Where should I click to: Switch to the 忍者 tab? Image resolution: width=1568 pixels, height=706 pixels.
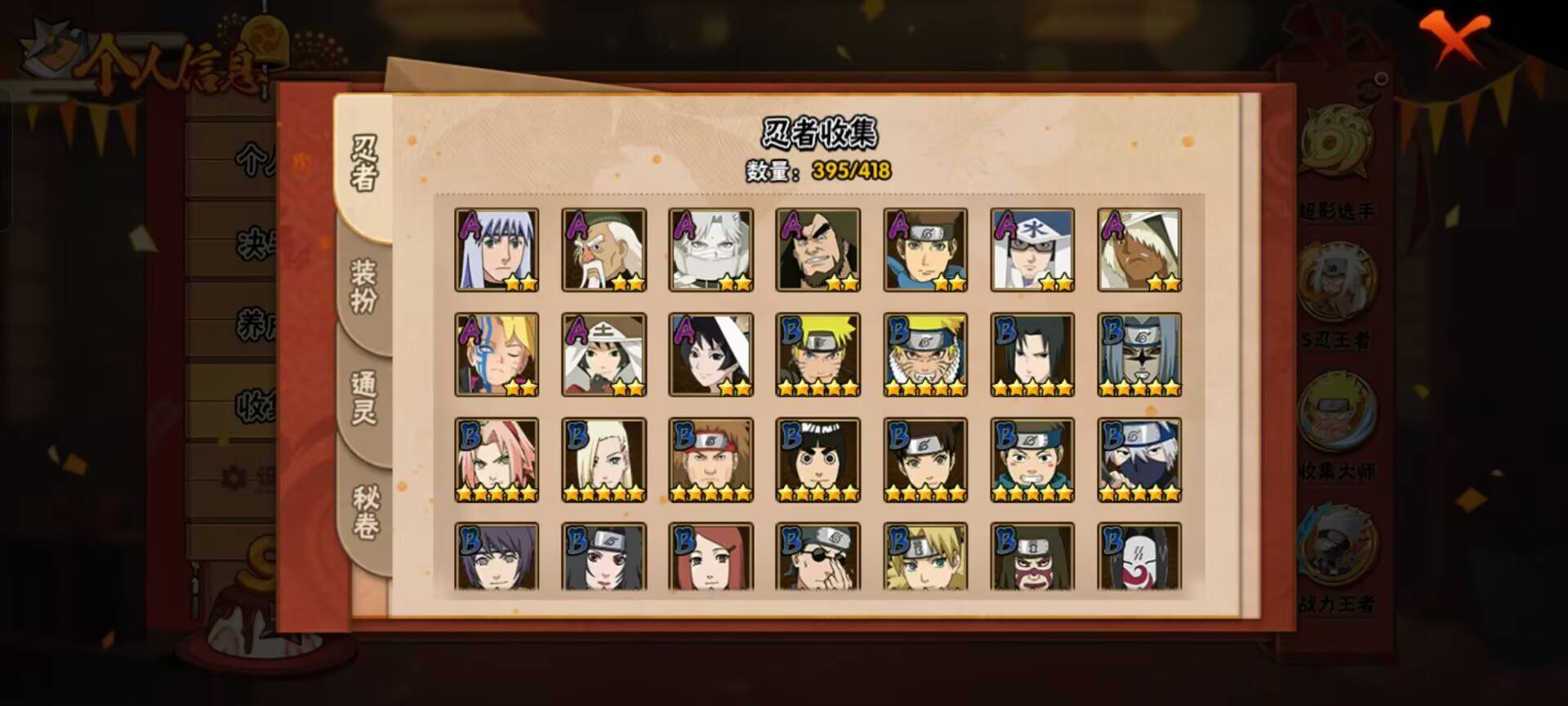(364, 163)
